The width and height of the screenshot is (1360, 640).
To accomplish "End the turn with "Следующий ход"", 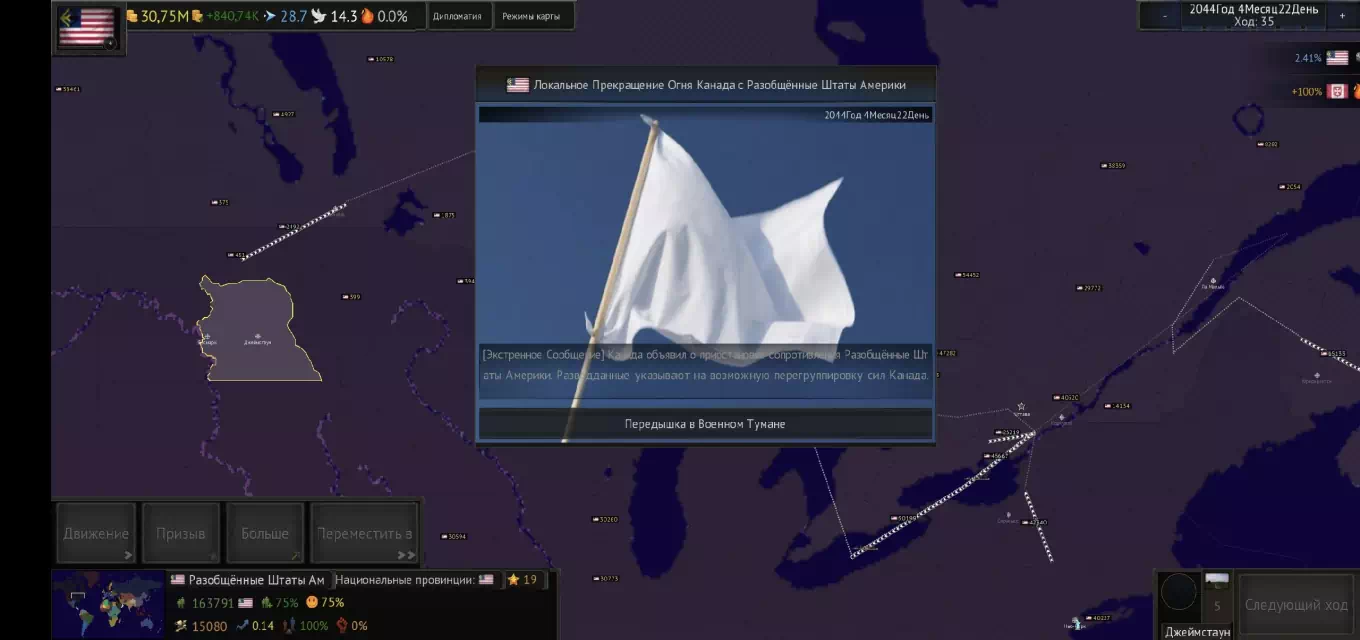I will point(1296,605).
